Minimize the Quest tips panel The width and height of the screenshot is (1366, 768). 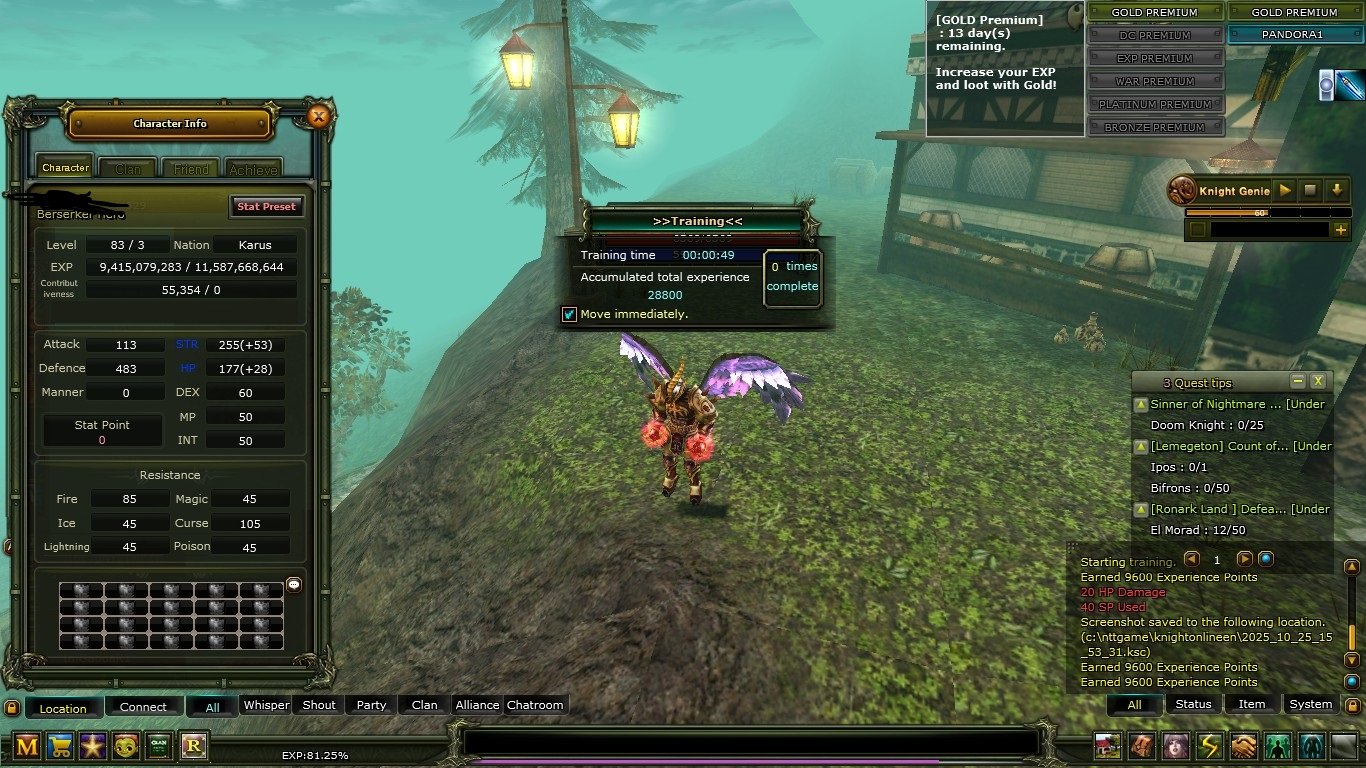(x=1298, y=381)
